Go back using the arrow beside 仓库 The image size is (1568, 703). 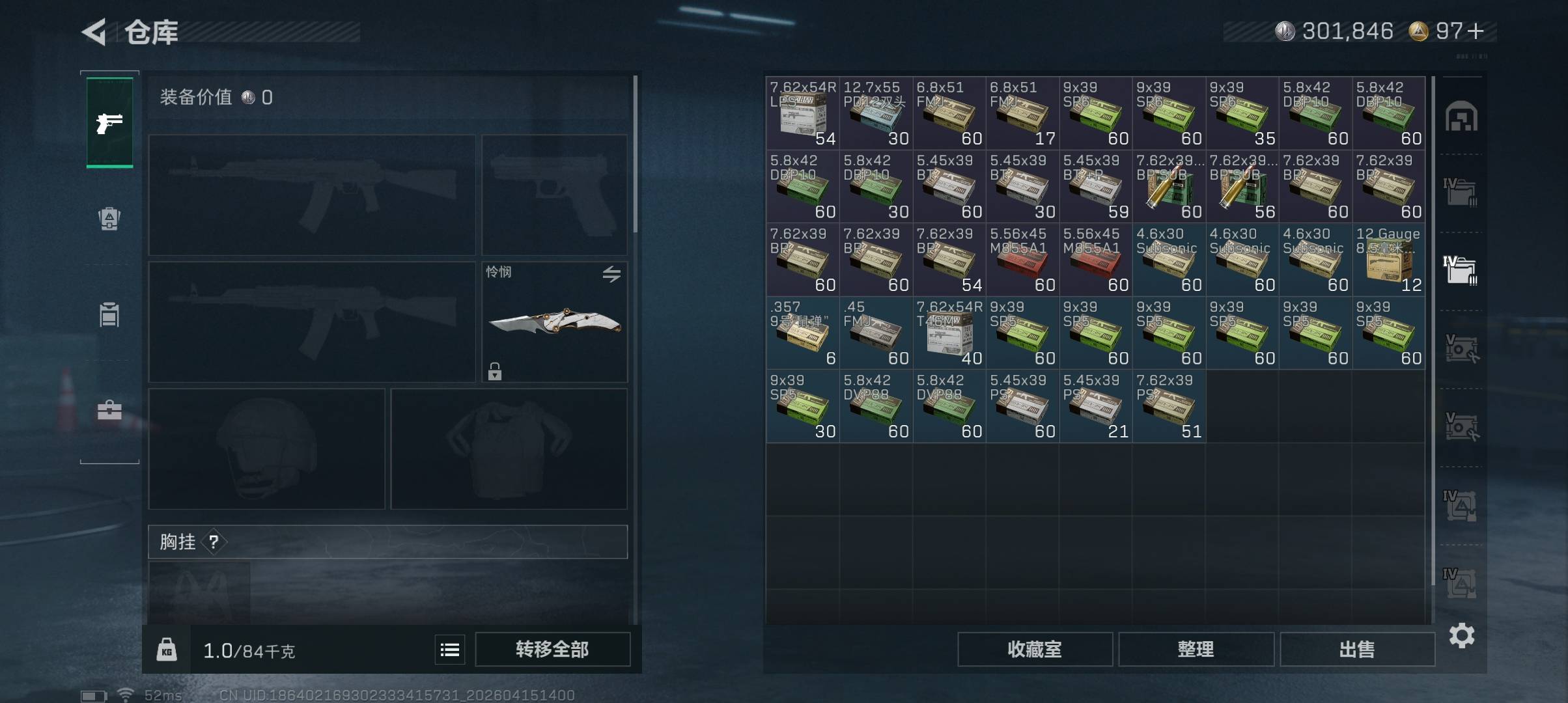(x=94, y=32)
